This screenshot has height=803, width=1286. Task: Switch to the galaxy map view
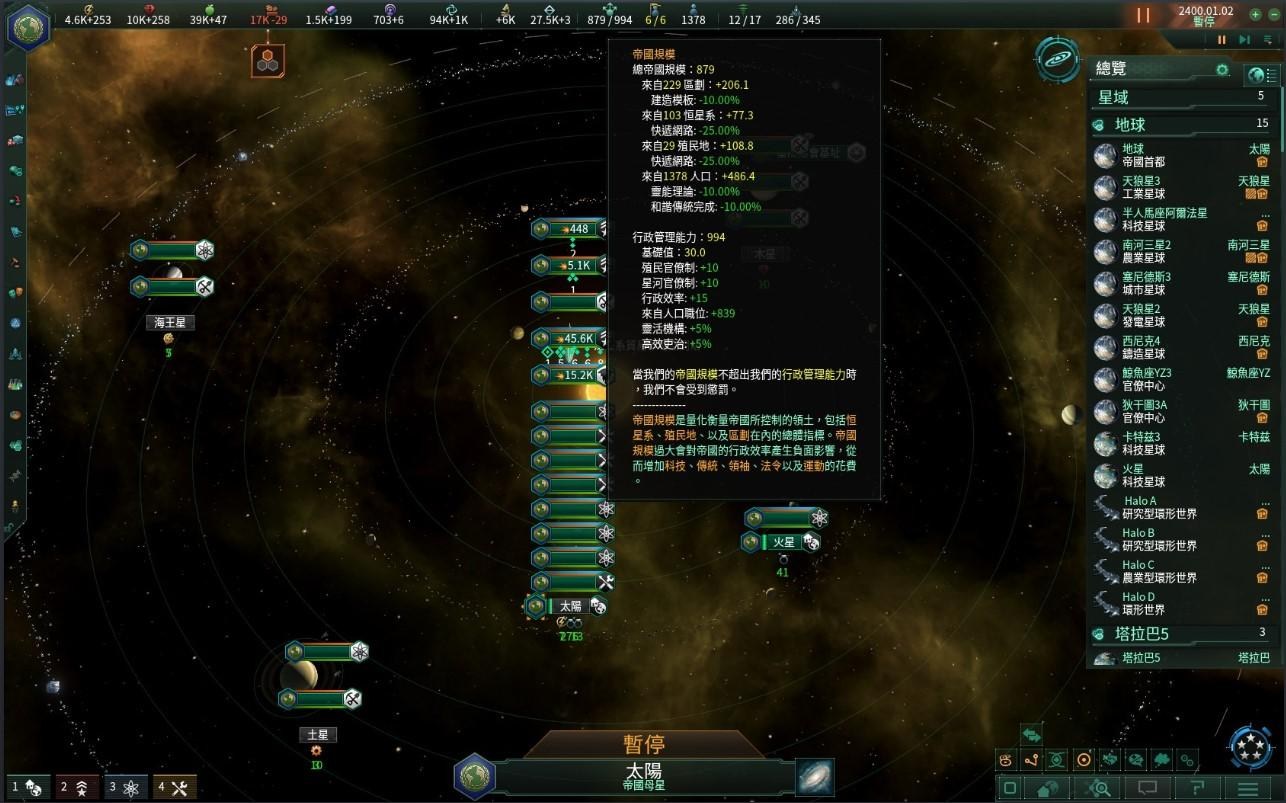(1057, 60)
